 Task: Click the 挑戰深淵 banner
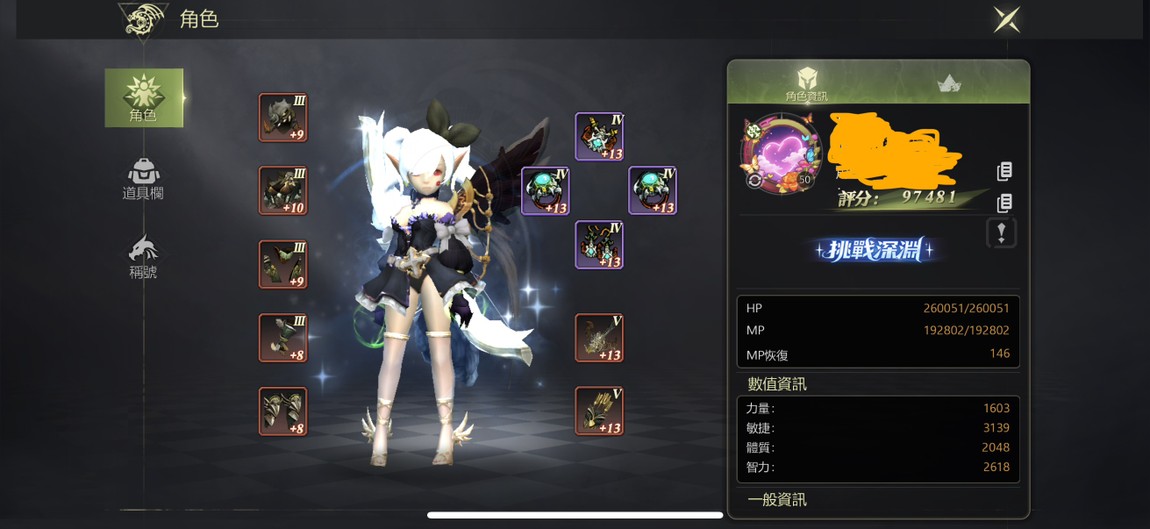875,250
